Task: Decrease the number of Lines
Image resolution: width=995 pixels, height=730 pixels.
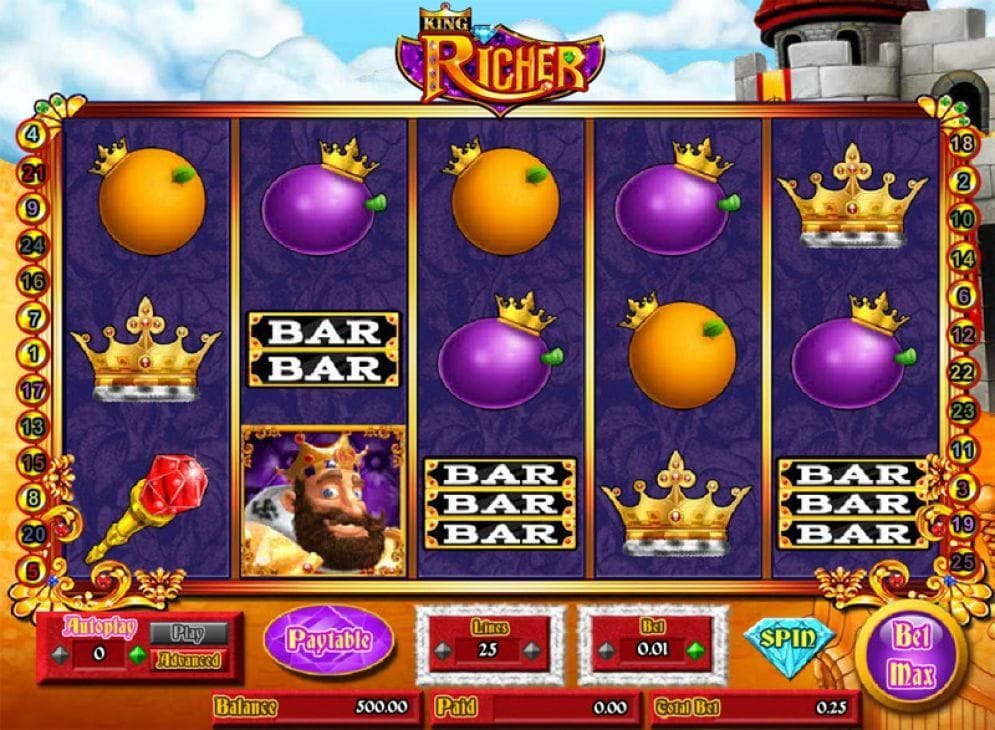Action: pos(443,650)
